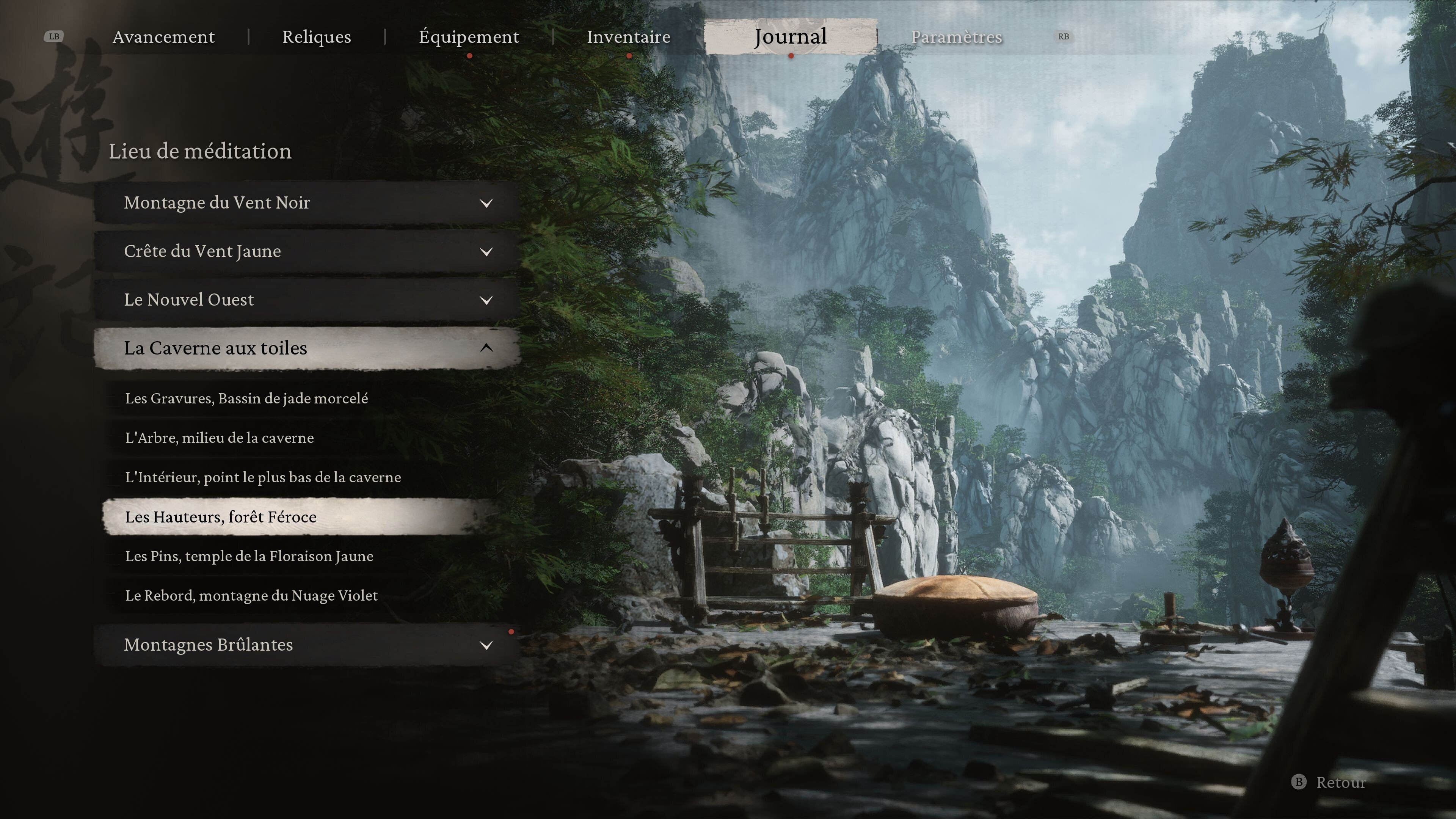Choose L'Arbre, milieu de la caverne
This screenshot has width=1456, height=819.
tap(219, 438)
